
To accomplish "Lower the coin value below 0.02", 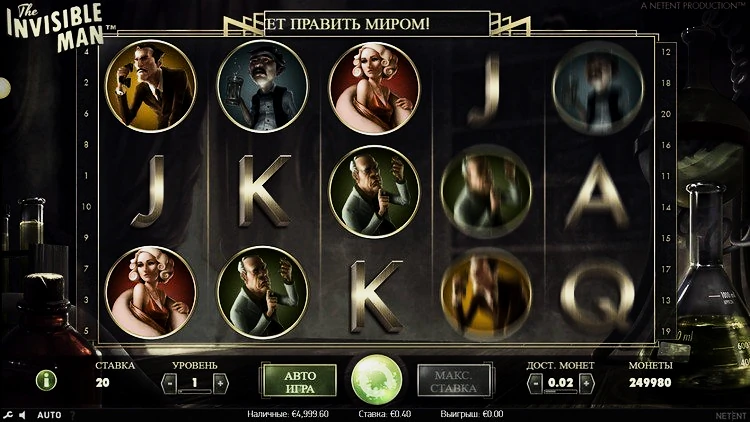I will (536, 382).
